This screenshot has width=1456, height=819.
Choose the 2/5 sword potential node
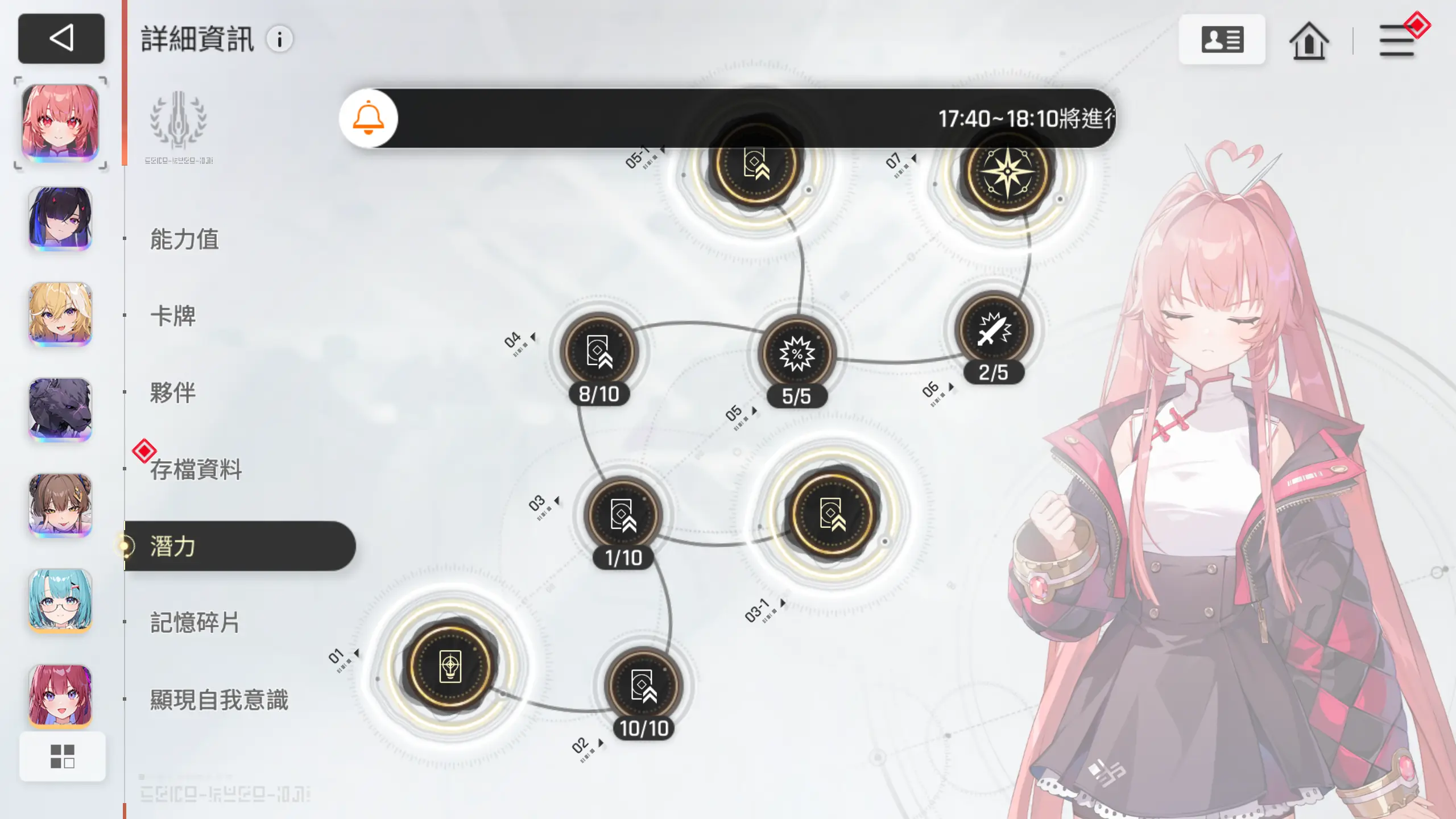pos(994,331)
